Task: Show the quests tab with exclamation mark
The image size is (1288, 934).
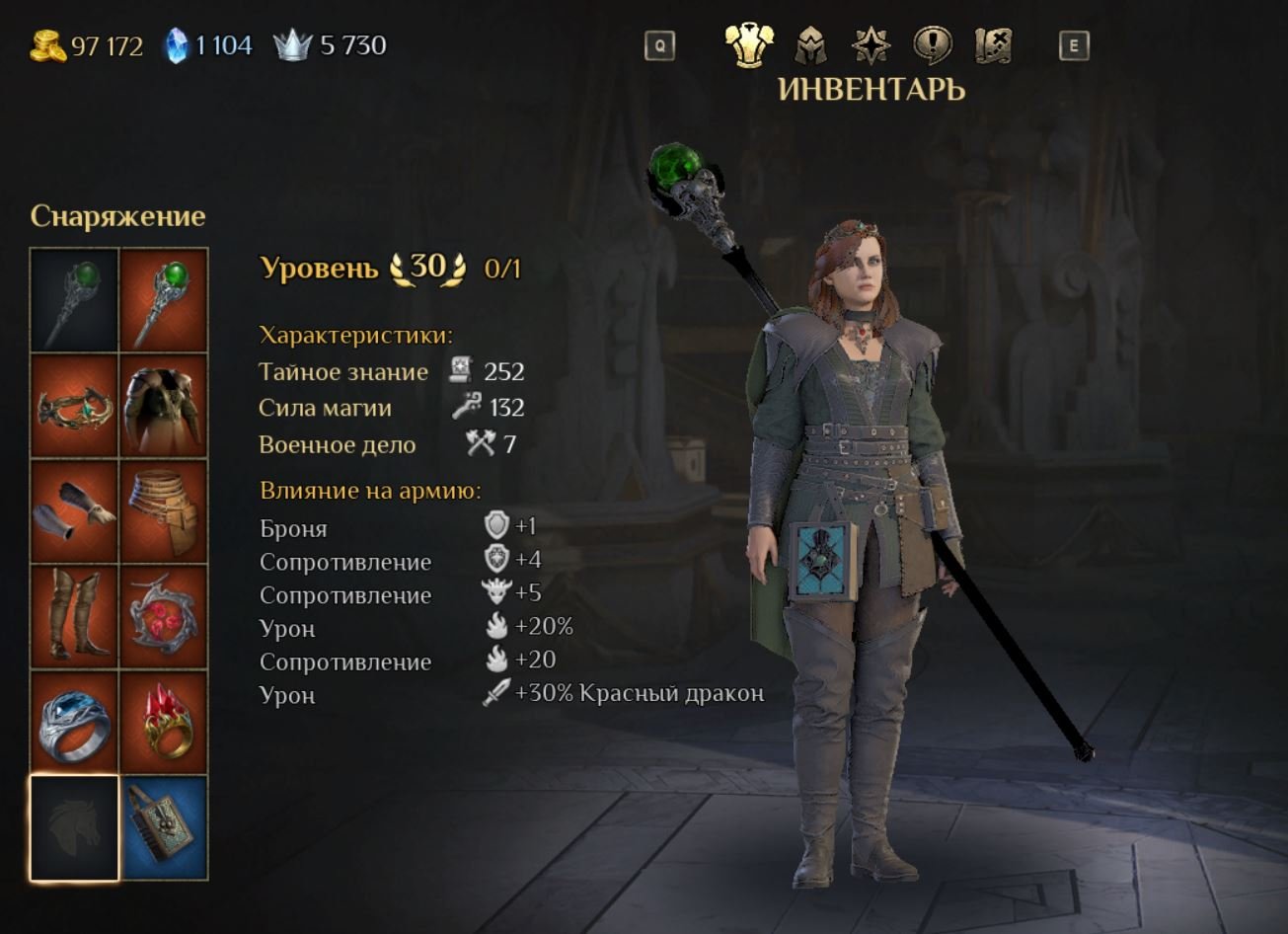Action: [x=932, y=45]
